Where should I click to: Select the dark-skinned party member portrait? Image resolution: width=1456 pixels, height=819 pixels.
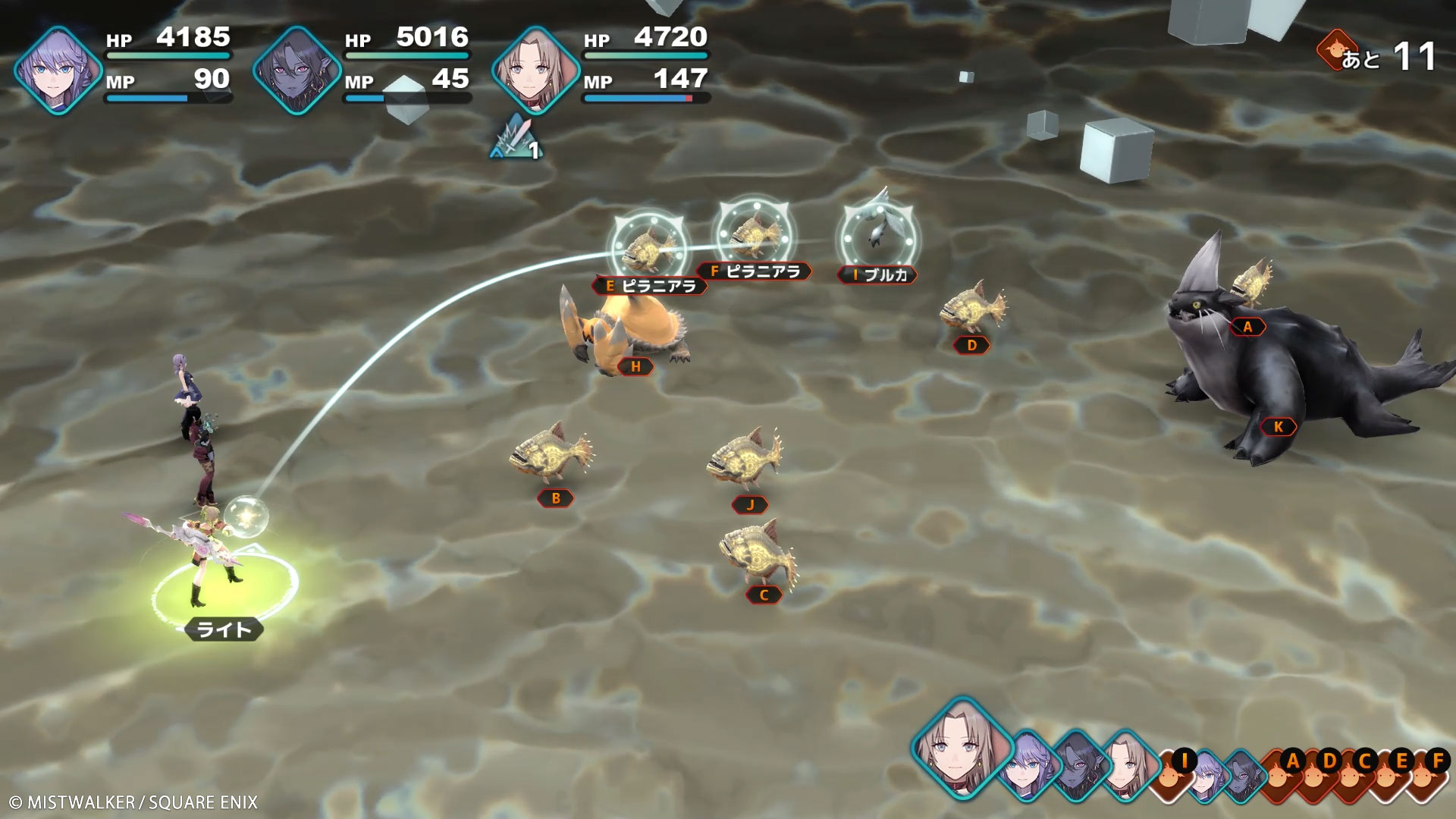(x=297, y=70)
